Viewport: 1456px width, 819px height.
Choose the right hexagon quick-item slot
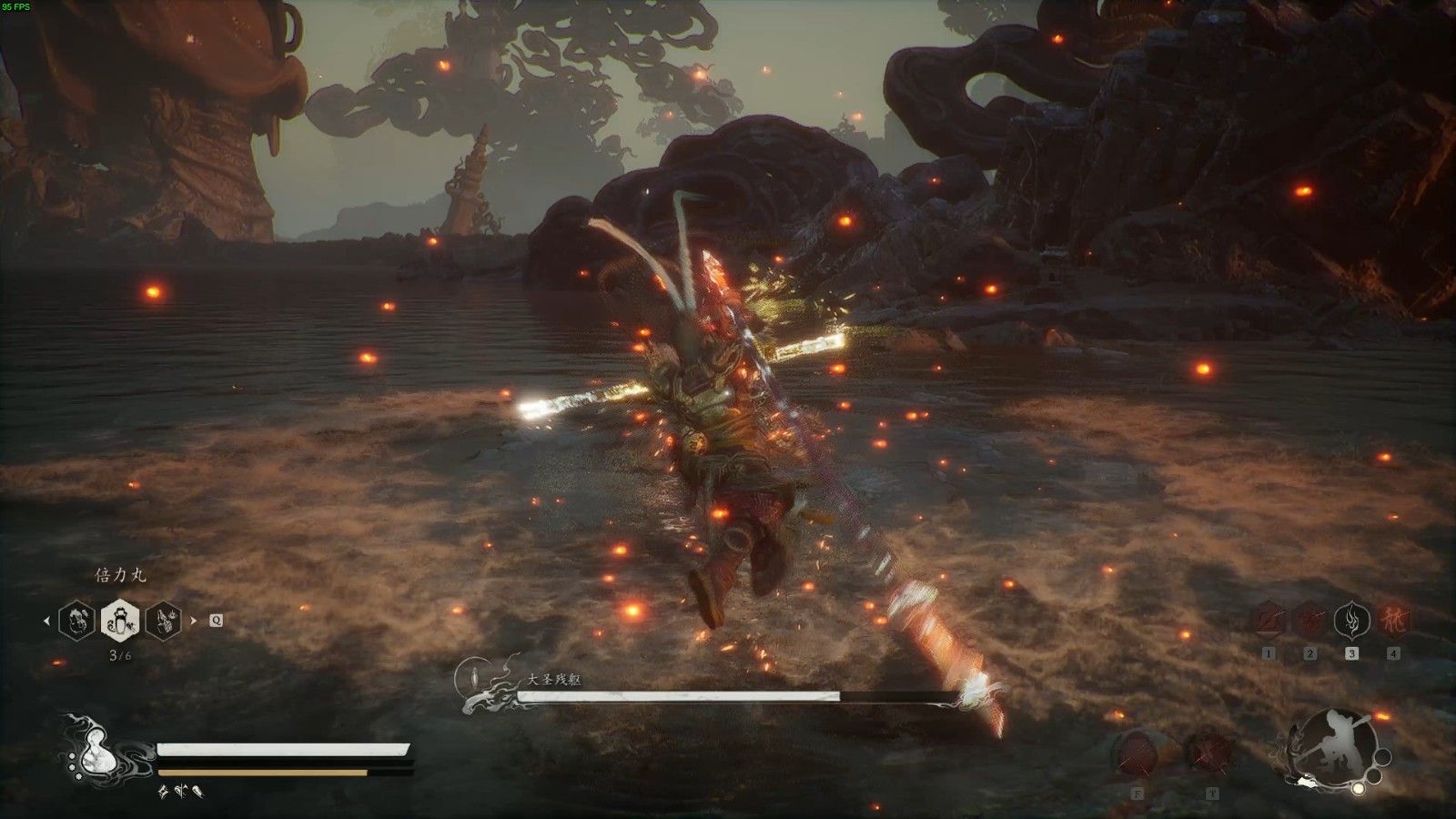[x=164, y=621]
